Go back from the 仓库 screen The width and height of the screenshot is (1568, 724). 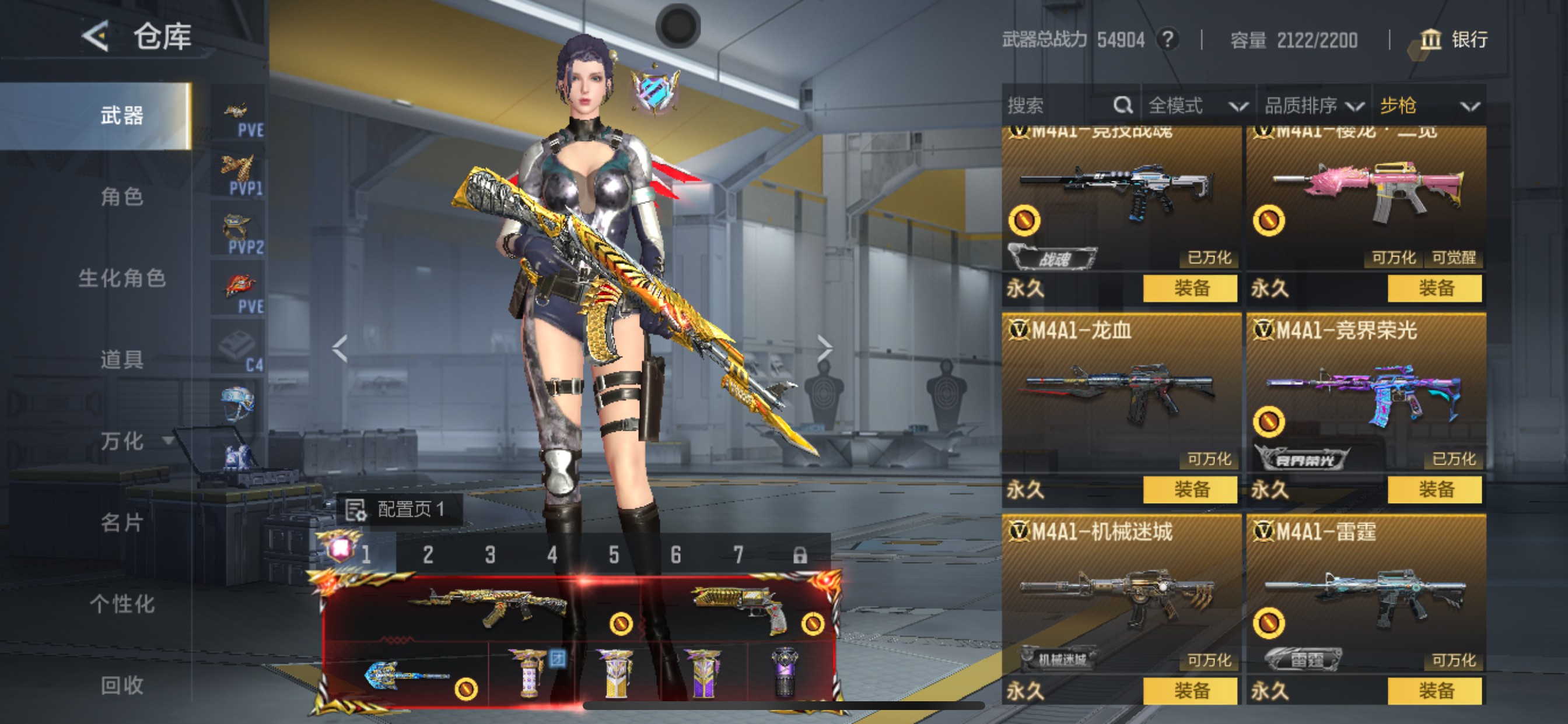[x=96, y=37]
